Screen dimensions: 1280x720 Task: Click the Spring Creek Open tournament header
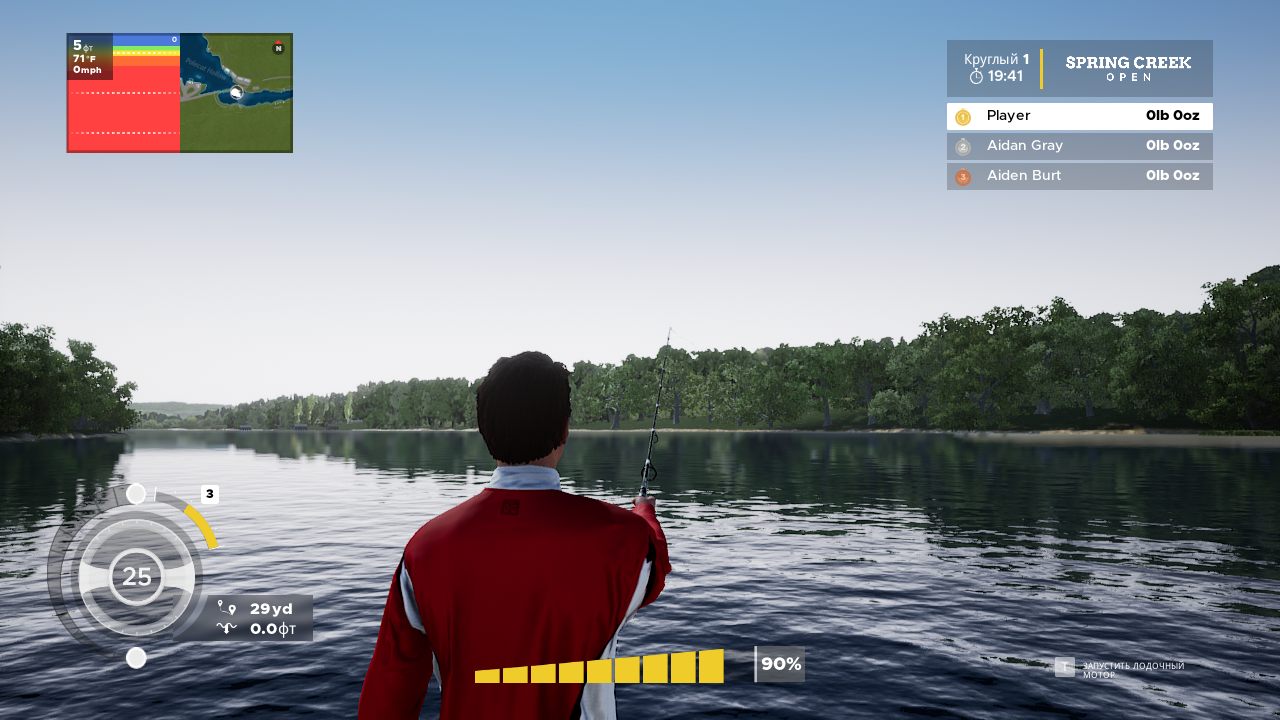[1128, 68]
